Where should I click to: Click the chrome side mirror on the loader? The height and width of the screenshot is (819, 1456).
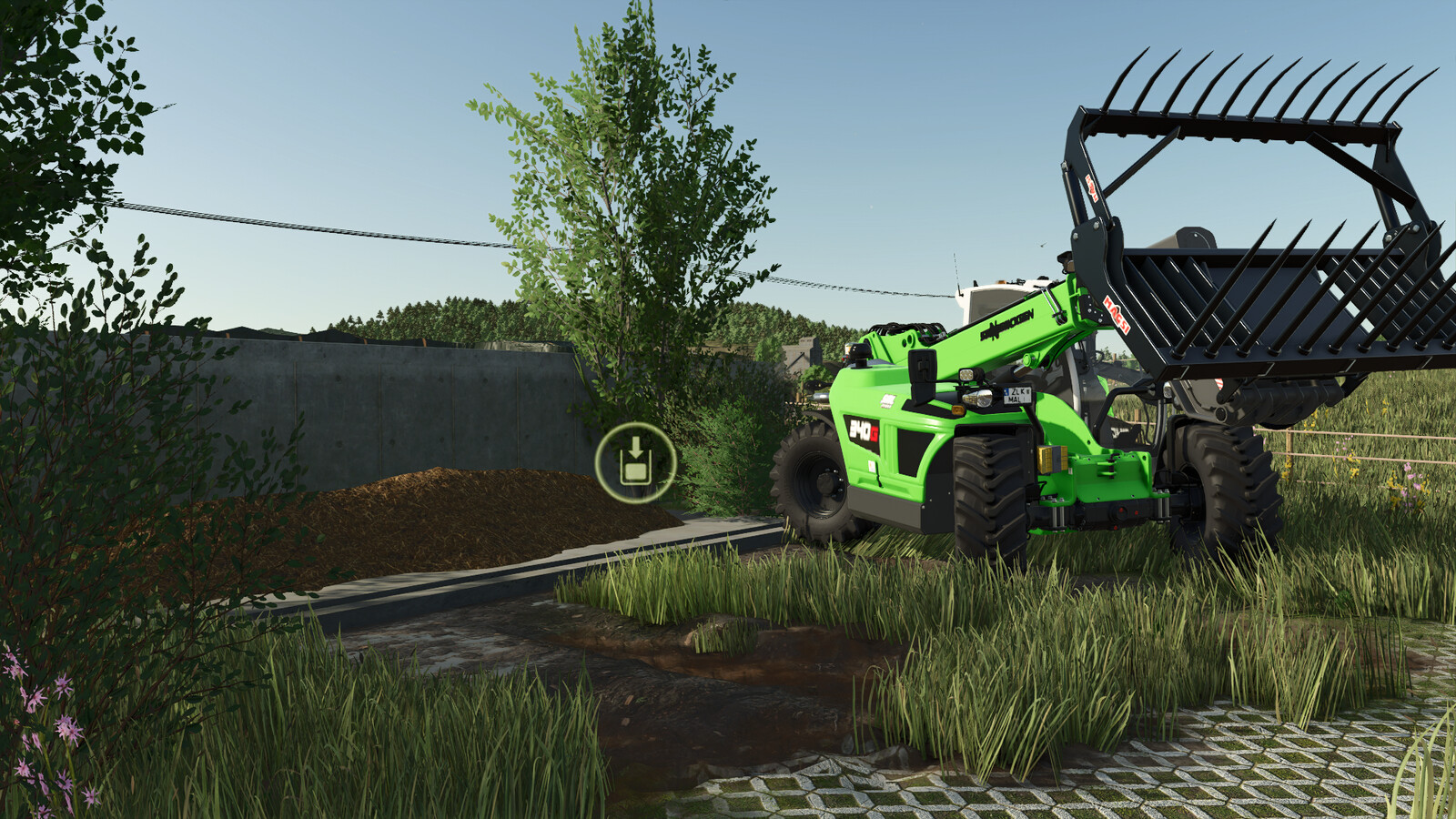[x=924, y=364]
